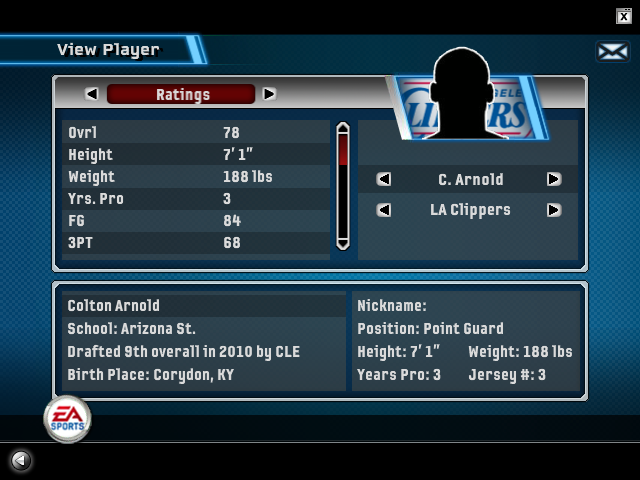Select previous player before C. Arnold
The width and height of the screenshot is (640, 480).
pos(383,180)
